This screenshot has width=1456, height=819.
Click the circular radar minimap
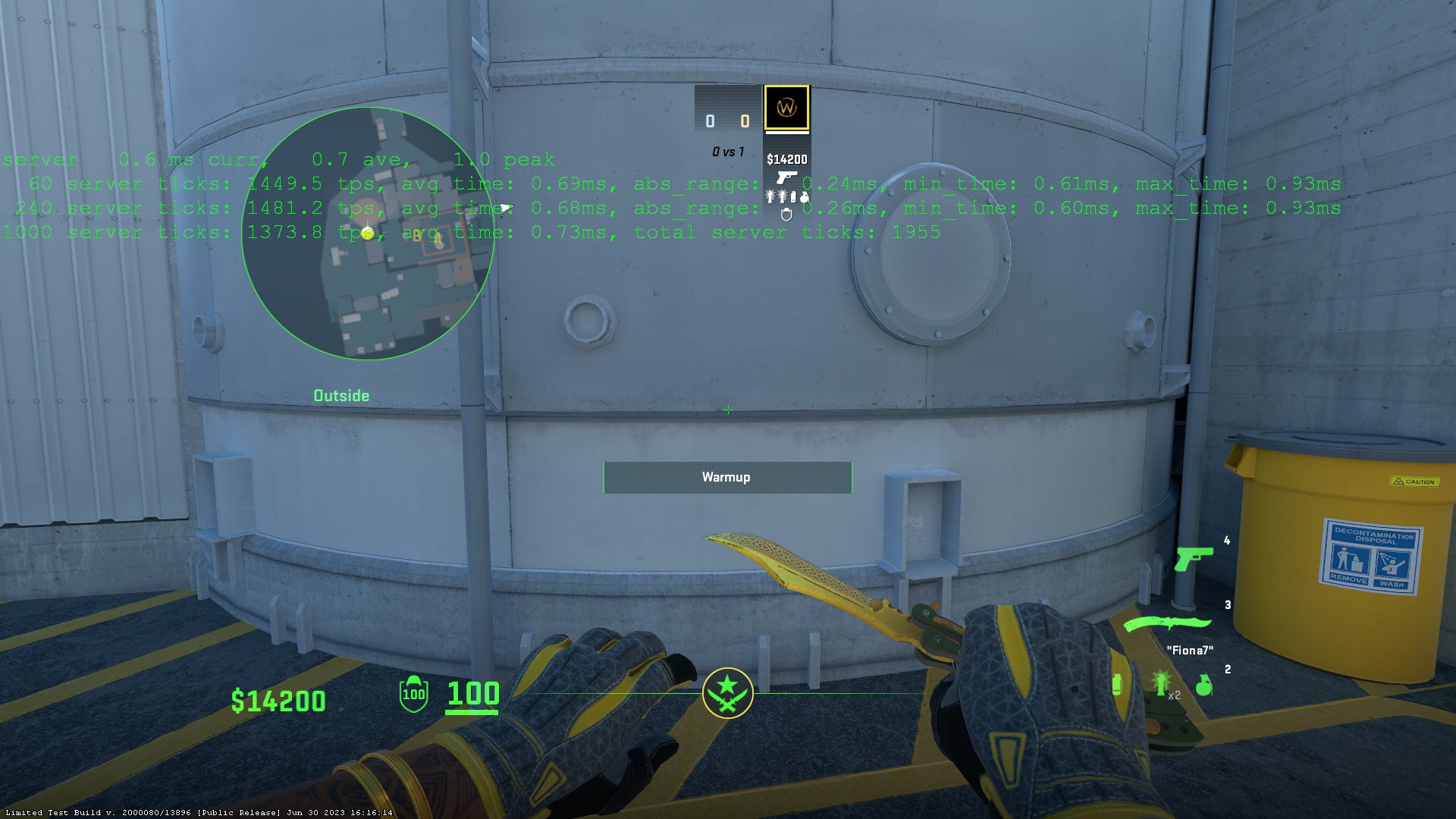(x=368, y=233)
